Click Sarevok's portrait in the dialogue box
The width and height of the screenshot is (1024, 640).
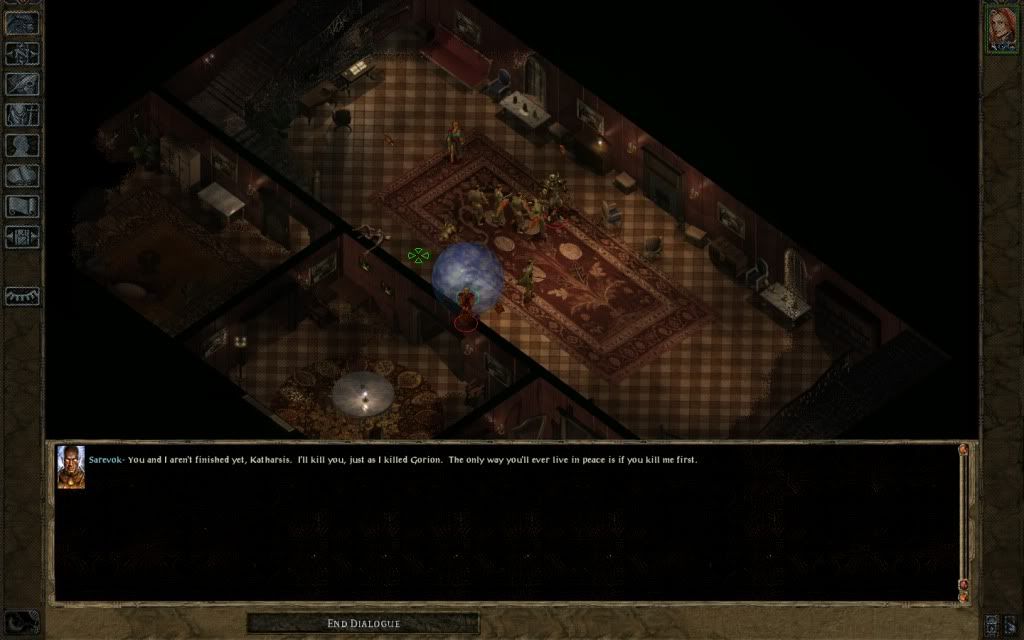[x=71, y=468]
